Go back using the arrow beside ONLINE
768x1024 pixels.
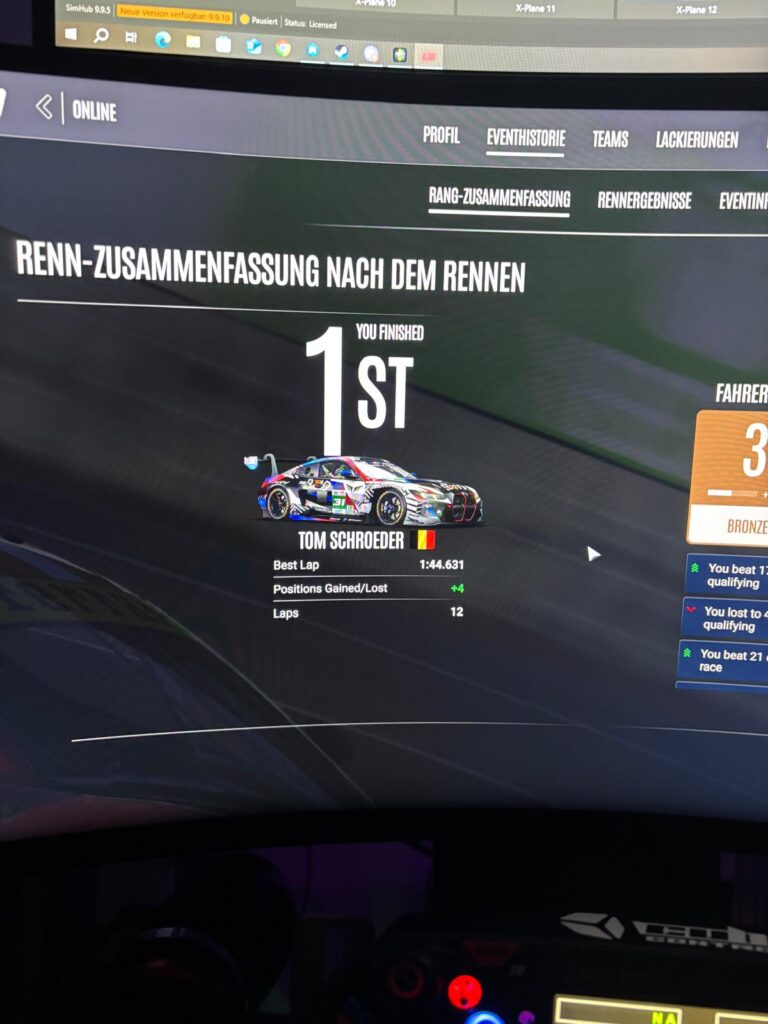coord(44,107)
